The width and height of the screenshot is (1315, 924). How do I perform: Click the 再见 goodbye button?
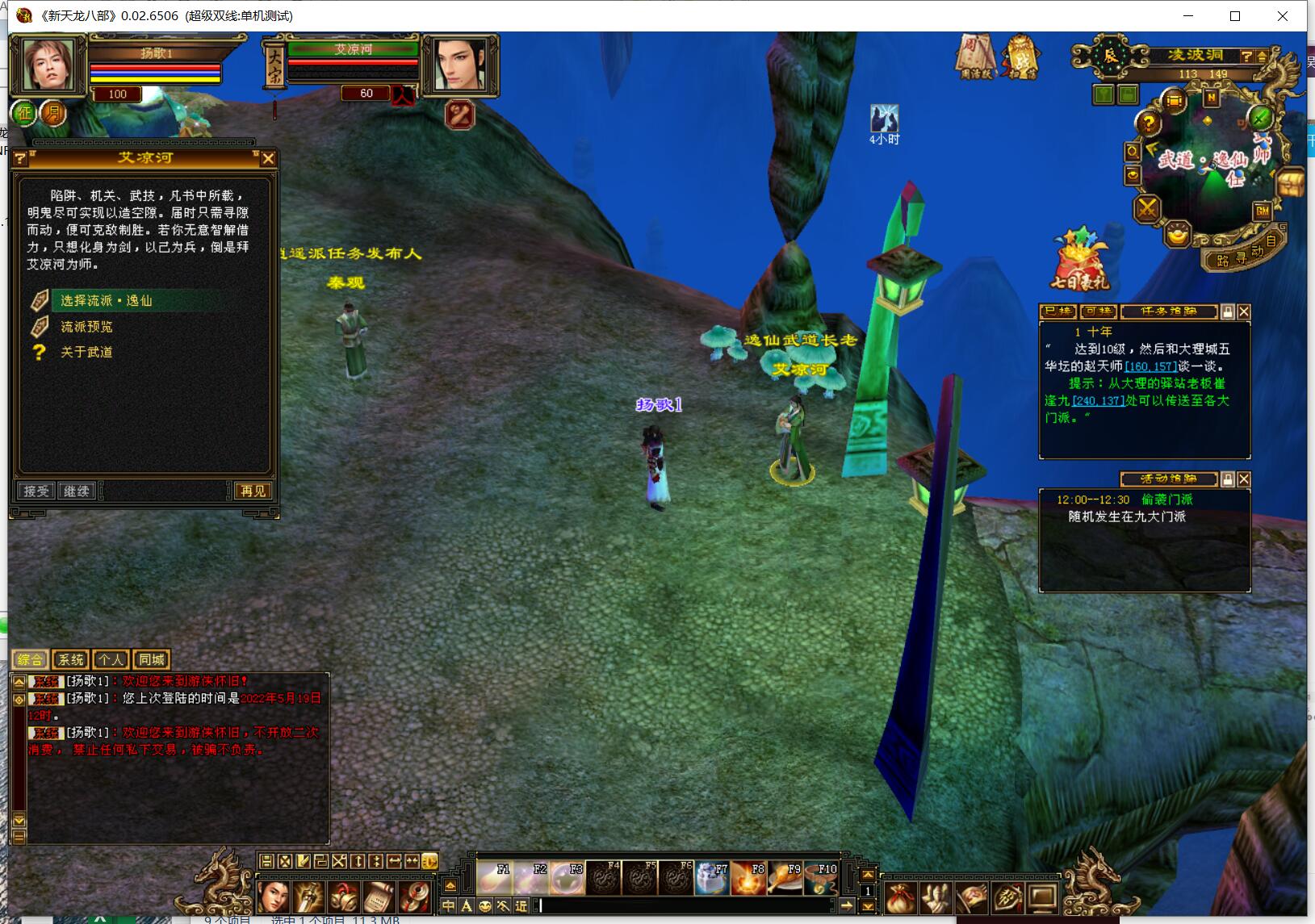coord(252,491)
